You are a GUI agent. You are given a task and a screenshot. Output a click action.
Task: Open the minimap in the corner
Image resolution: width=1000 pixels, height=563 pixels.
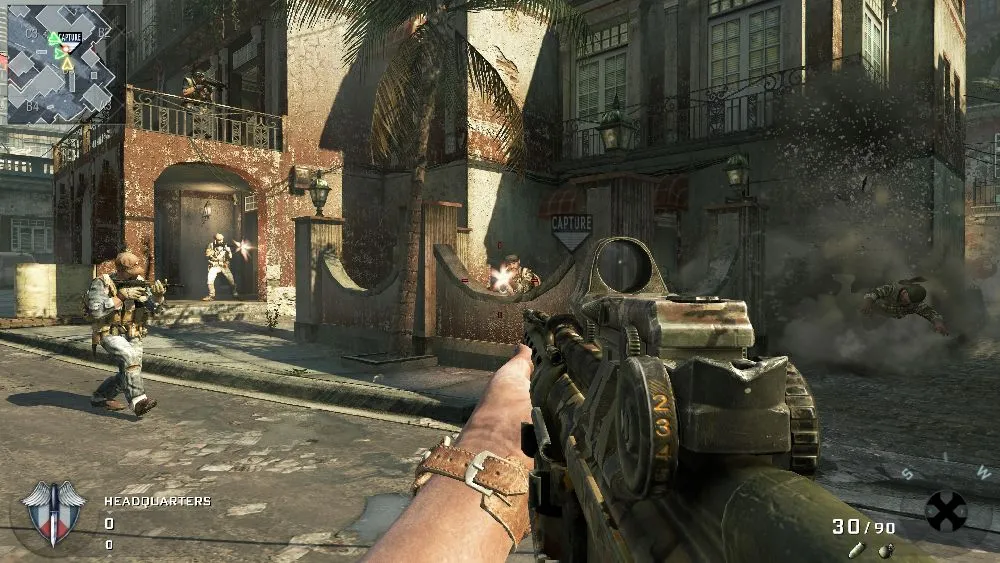(66, 64)
